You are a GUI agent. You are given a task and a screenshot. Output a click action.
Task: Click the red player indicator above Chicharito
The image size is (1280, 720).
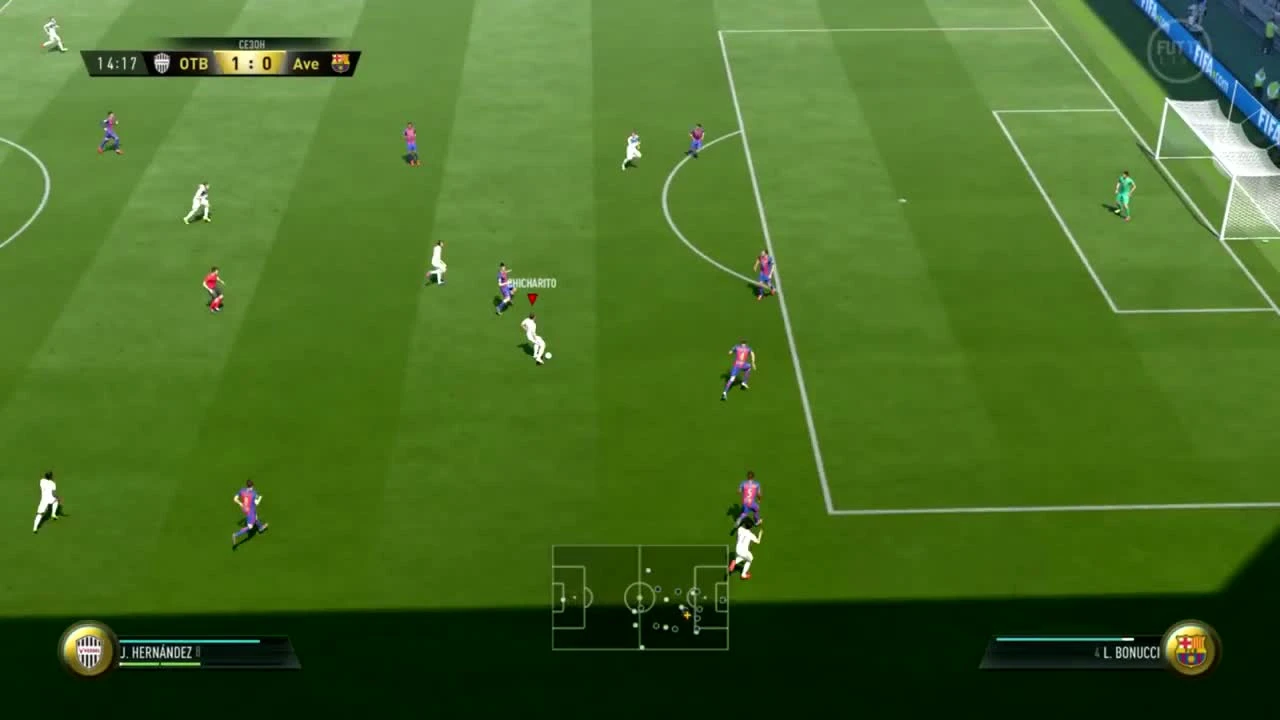(x=533, y=298)
